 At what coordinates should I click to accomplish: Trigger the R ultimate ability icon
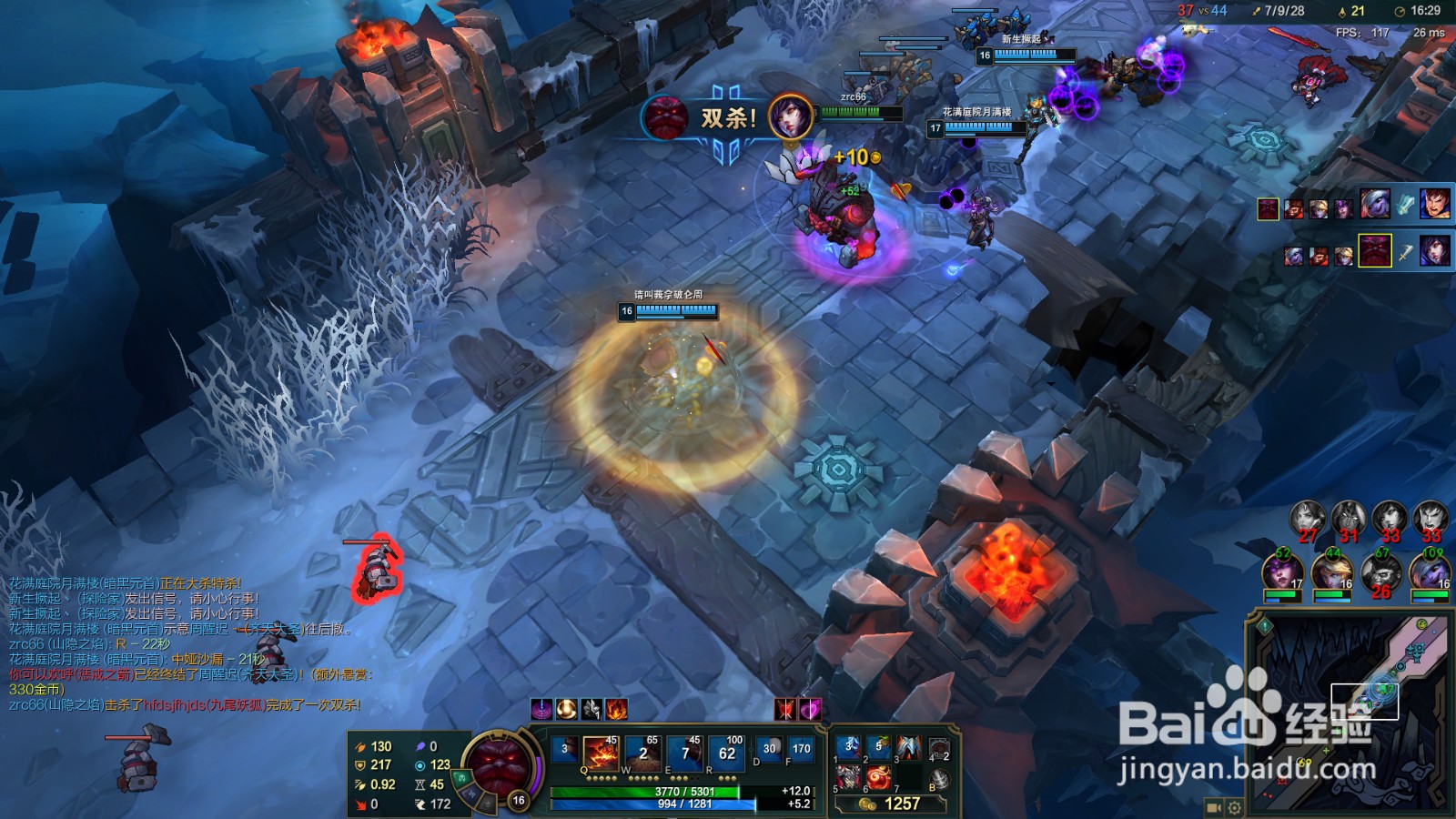tap(726, 755)
